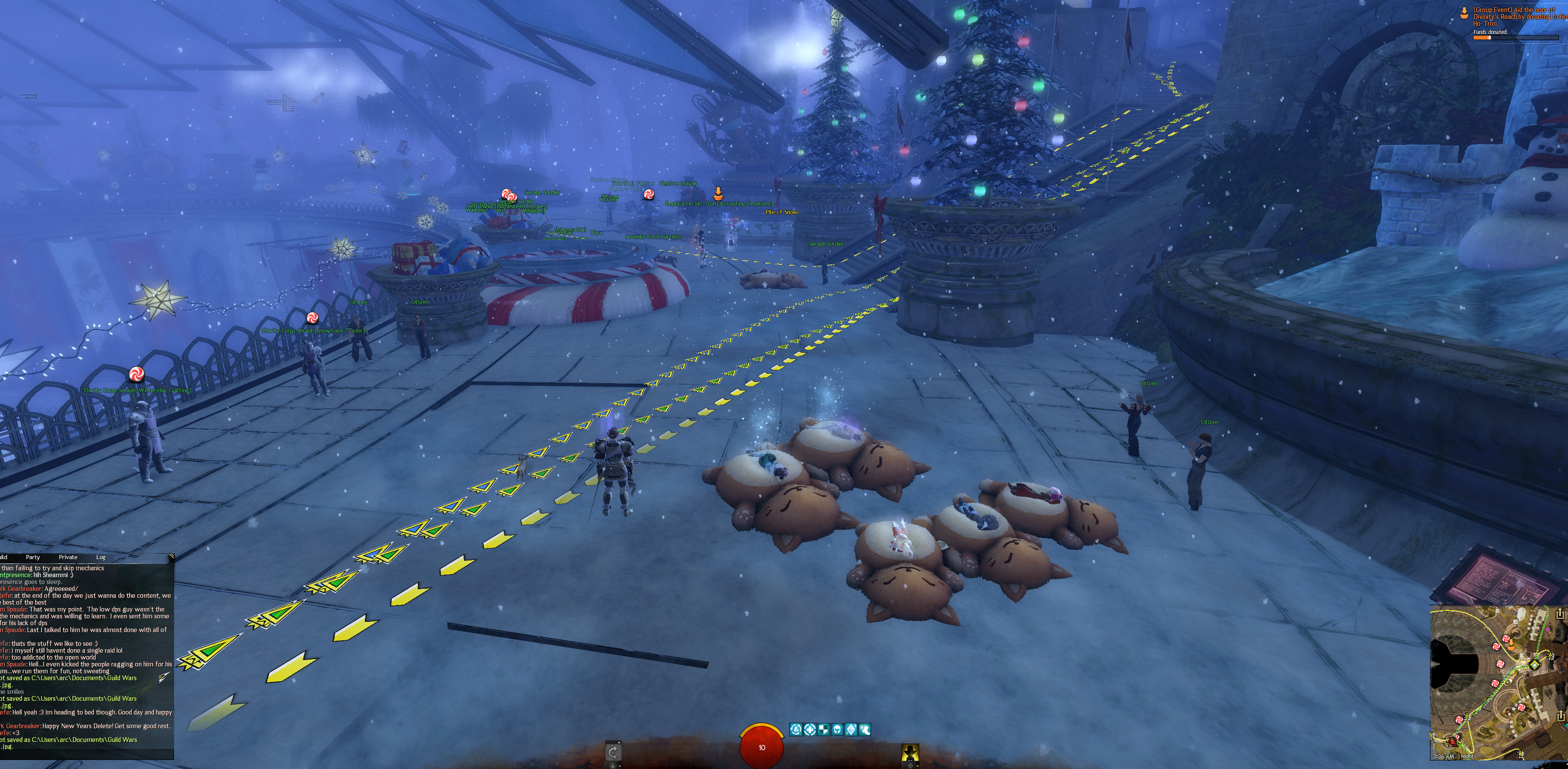Screen dimensions: 1568x769
Task: Click the waypoint diamond on the minimap
Action: 1535,664
